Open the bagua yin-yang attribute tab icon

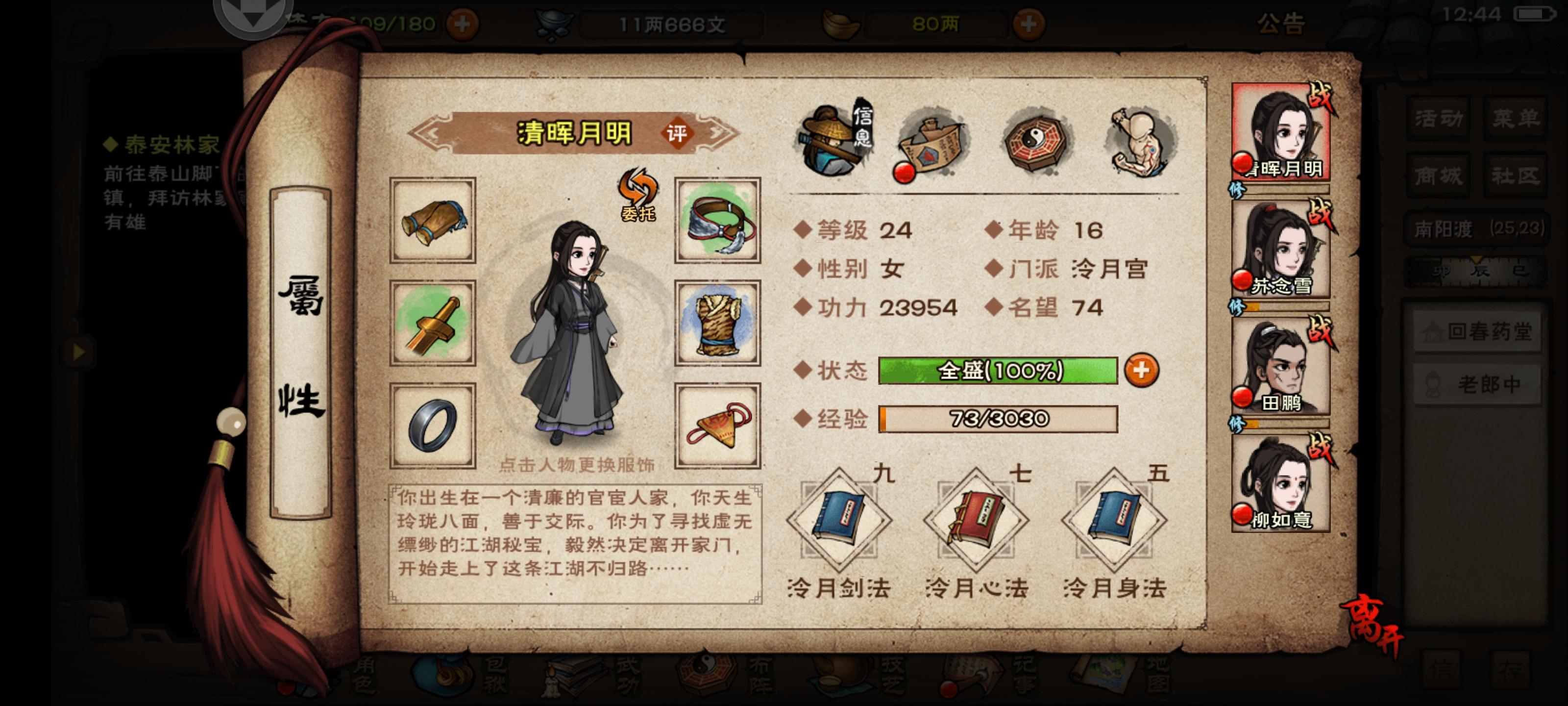1035,140
